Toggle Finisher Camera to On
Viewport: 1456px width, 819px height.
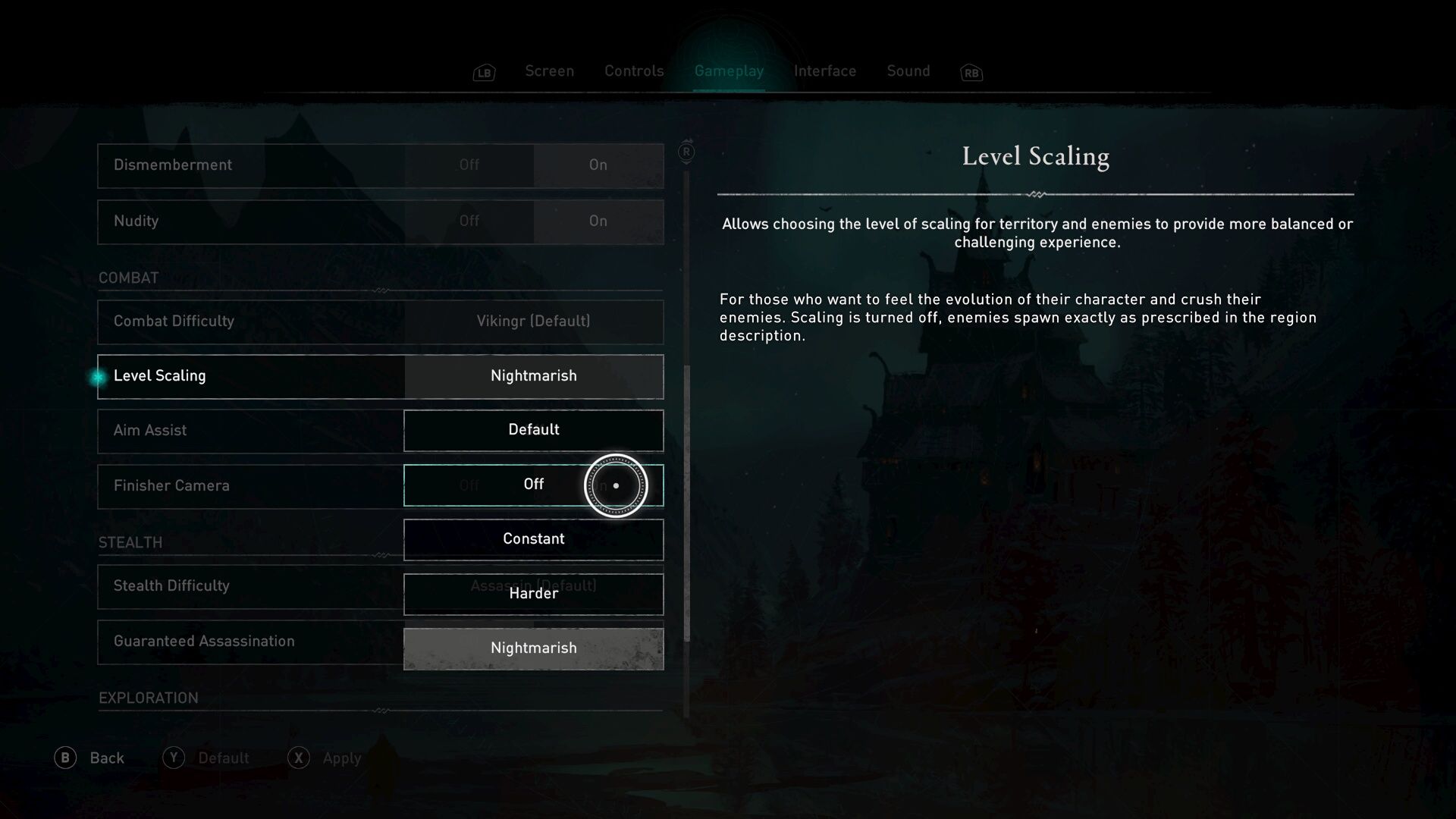click(x=599, y=485)
